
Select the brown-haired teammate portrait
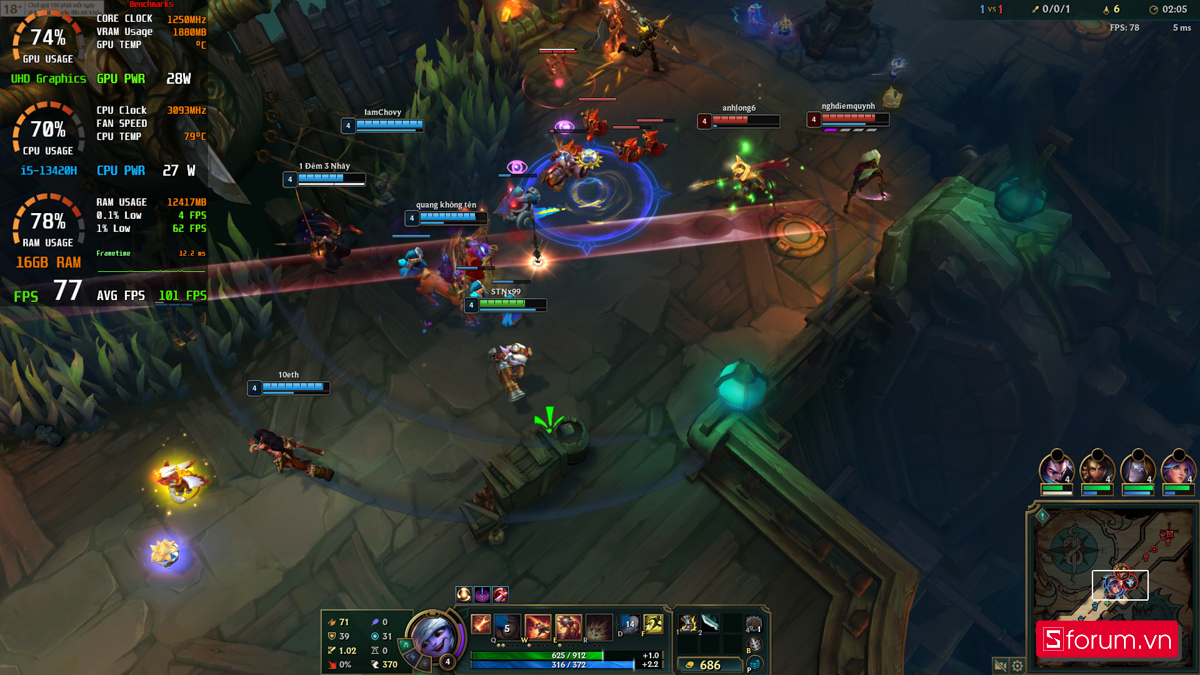[x=1097, y=469]
